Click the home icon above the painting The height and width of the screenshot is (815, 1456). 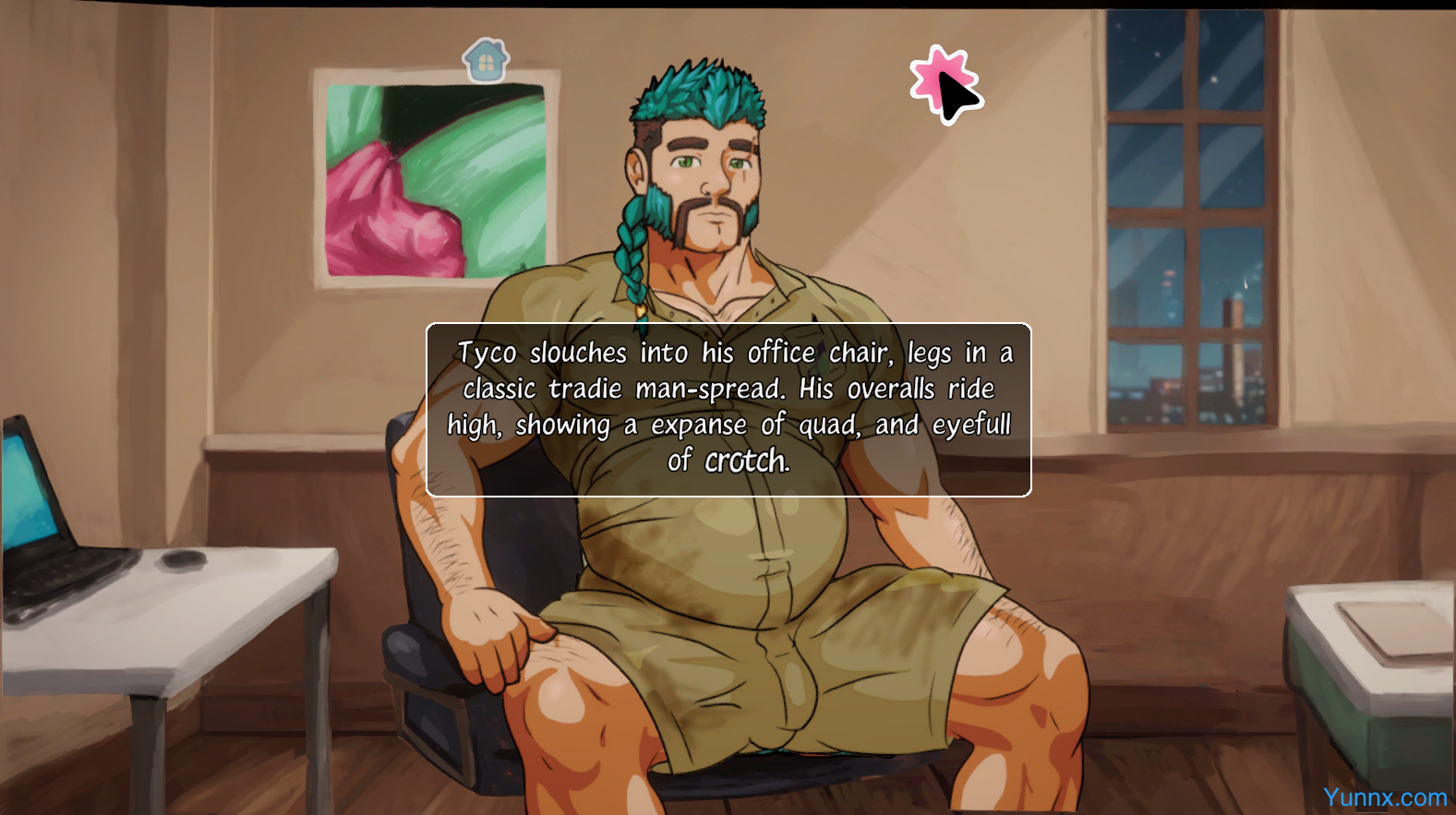click(x=486, y=61)
